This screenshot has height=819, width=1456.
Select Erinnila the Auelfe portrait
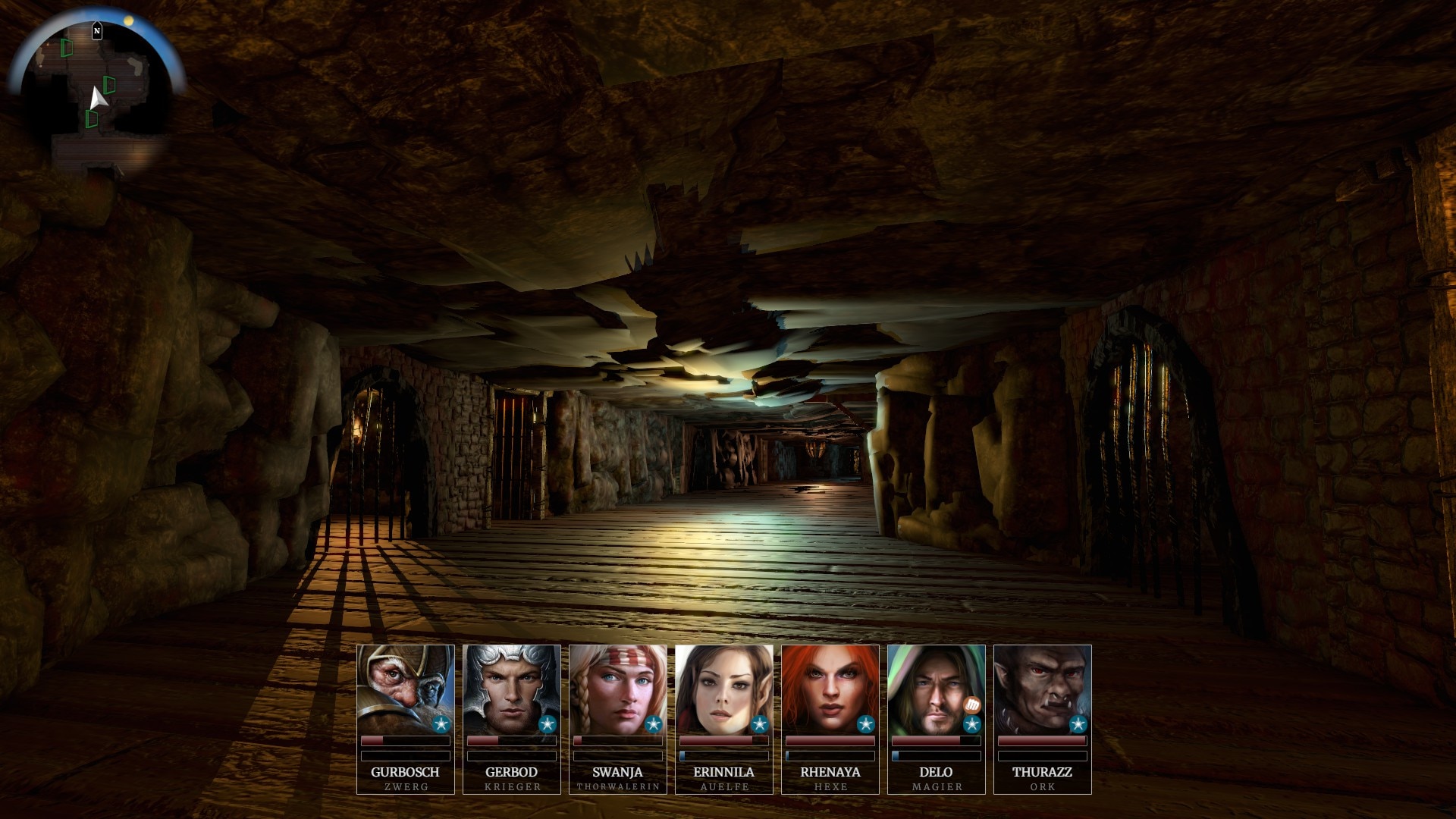point(723,689)
